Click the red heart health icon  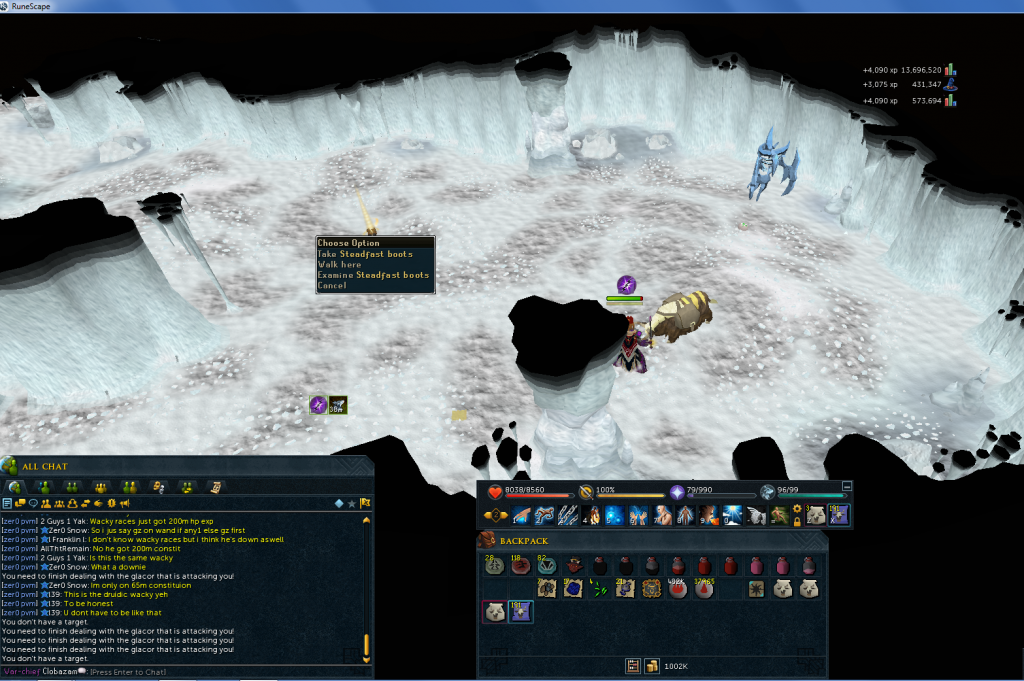[x=496, y=491]
